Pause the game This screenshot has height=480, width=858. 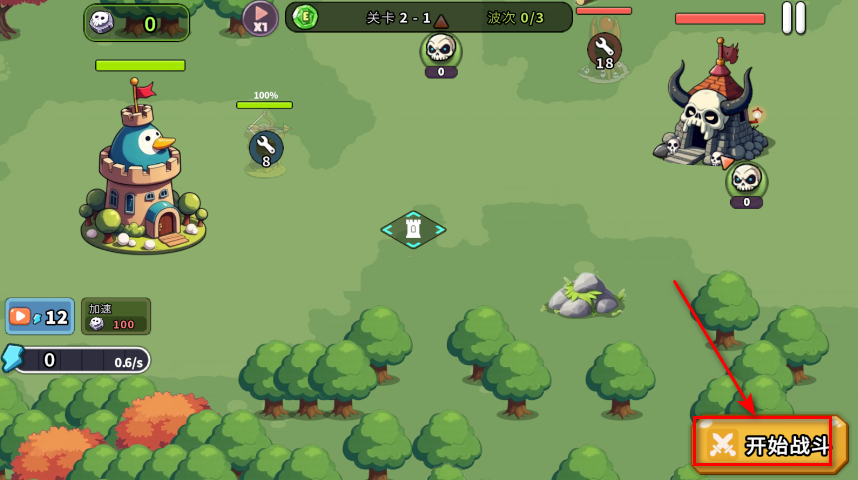click(x=793, y=17)
